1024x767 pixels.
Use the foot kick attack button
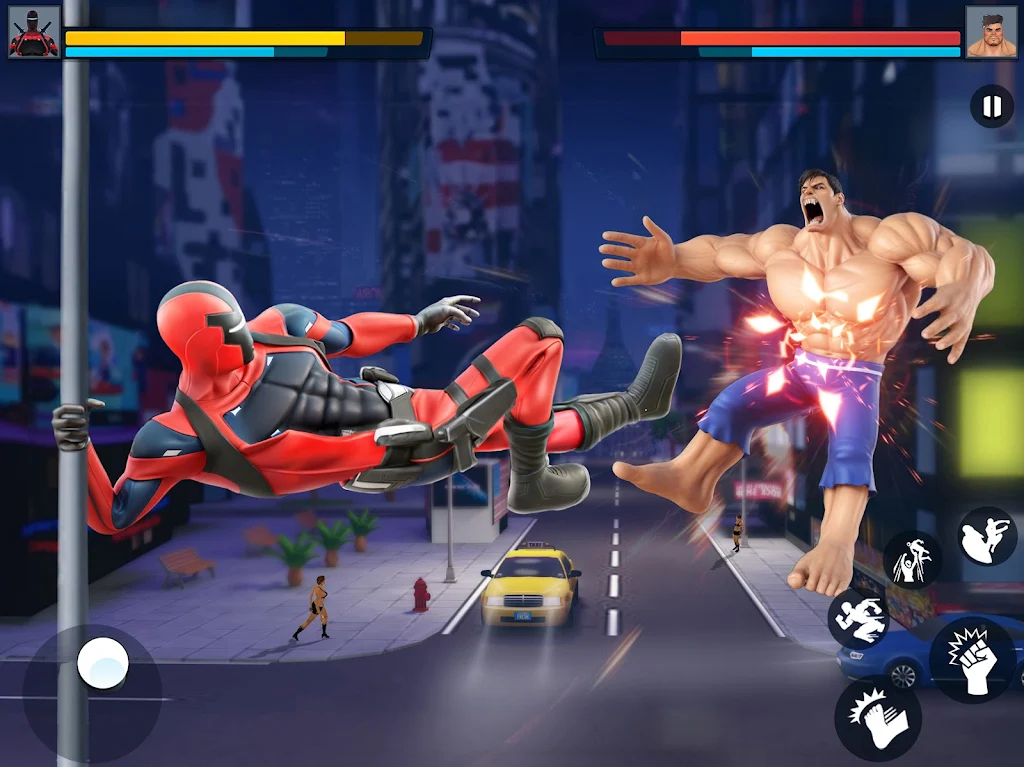(x=877, y=718)
